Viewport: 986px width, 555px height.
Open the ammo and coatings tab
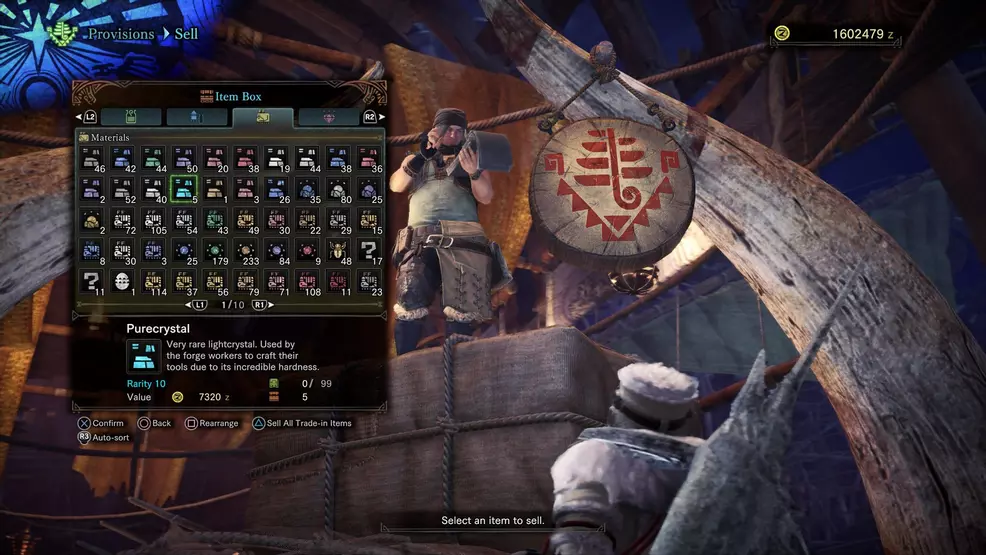click(x=197, y=117)
